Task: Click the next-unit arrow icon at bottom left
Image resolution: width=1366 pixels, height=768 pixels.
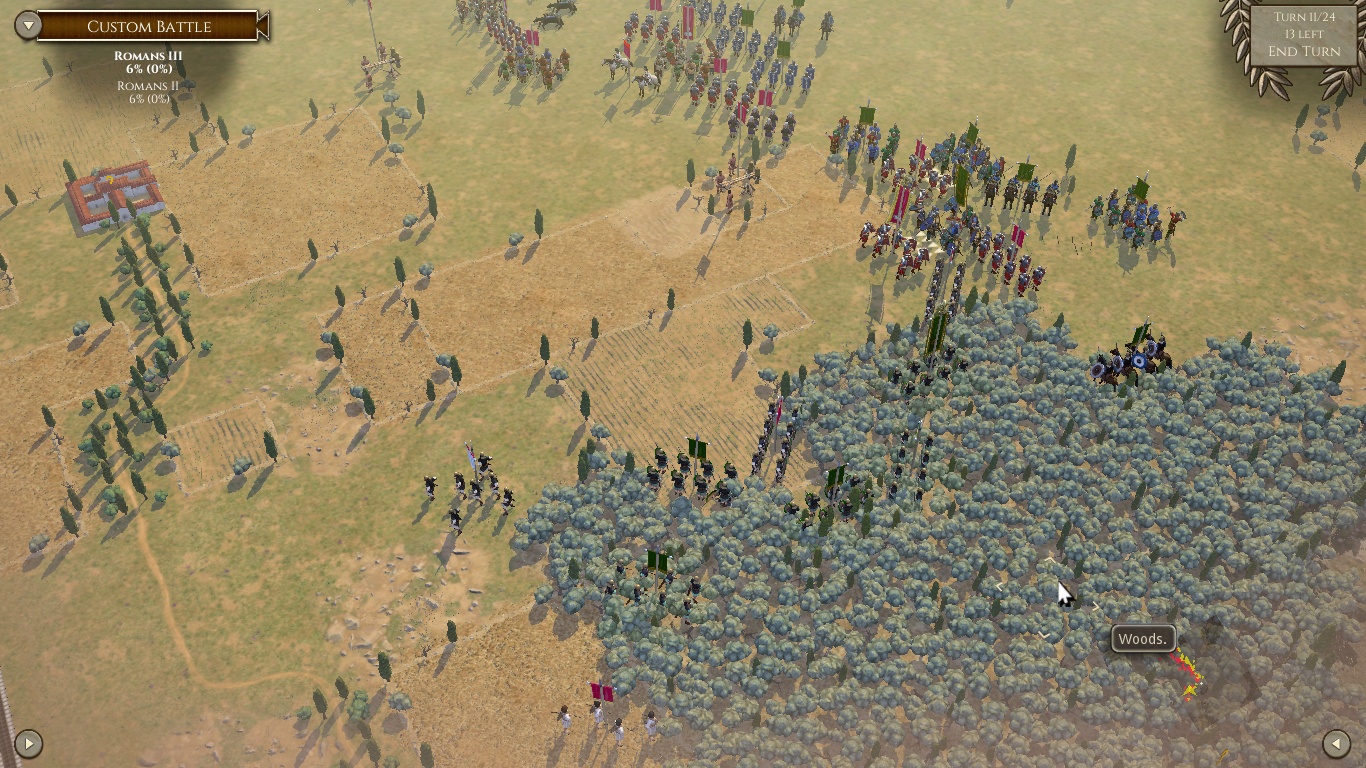Action: point(29,743)
